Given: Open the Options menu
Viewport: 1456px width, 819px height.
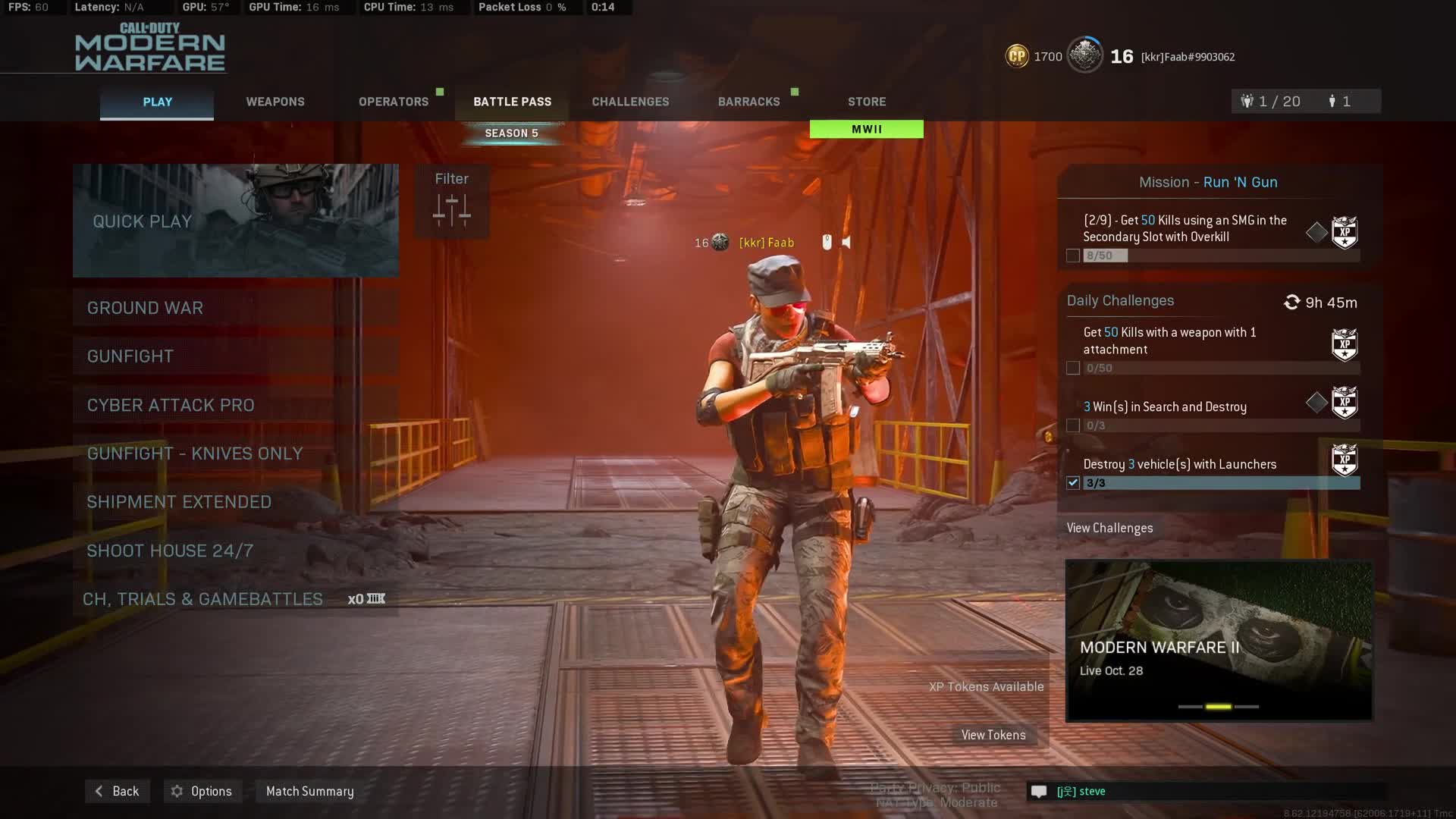Looking at the screenshot, I should (202, 791).
